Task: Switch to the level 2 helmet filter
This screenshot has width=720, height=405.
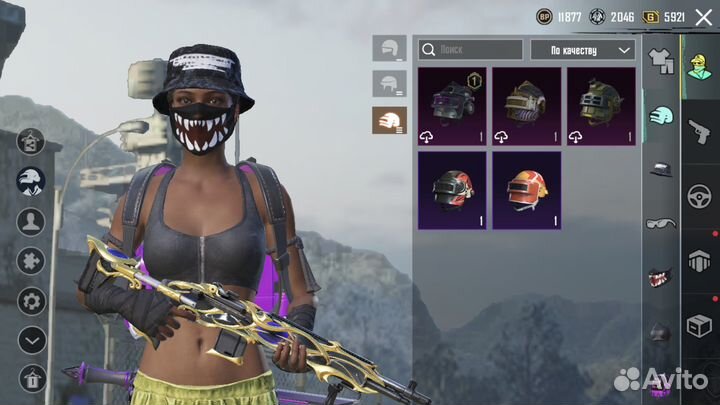Action: pyautogui.click(x=389, y=84)
